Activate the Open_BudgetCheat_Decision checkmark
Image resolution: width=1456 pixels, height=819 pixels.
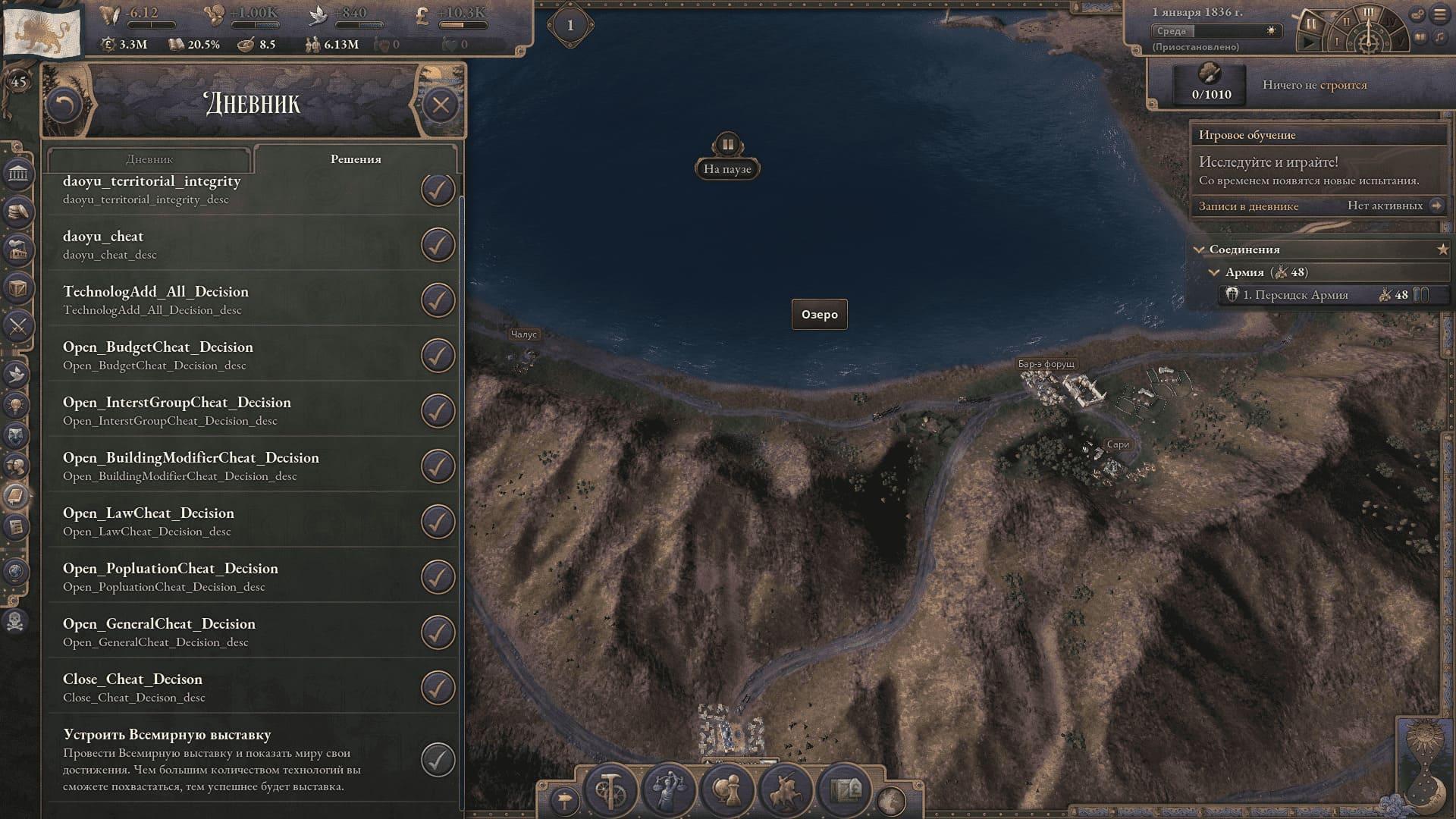[438, 356]
